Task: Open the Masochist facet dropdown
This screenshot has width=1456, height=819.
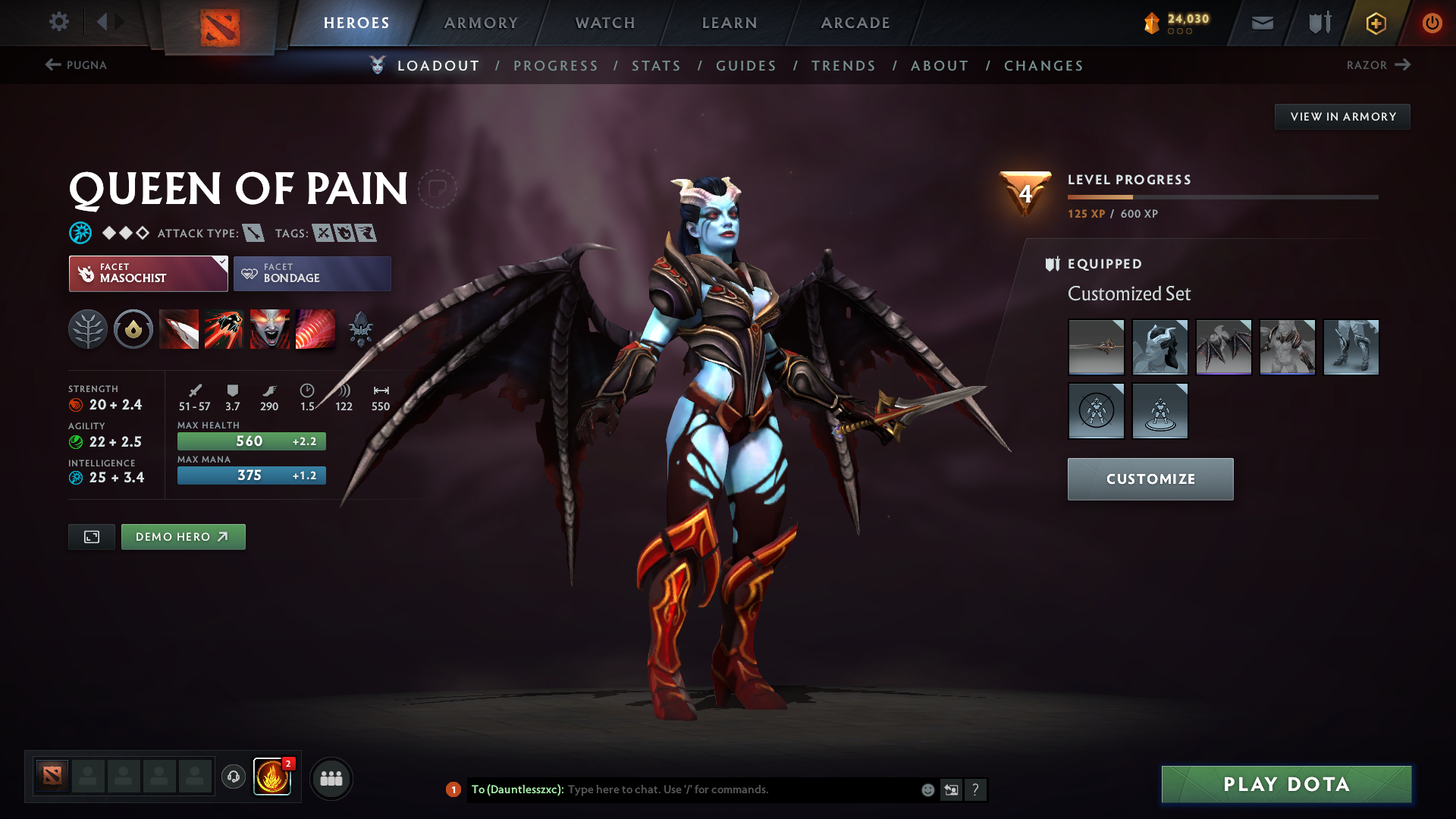Action: pyautogui.click(x=219, y=263)
